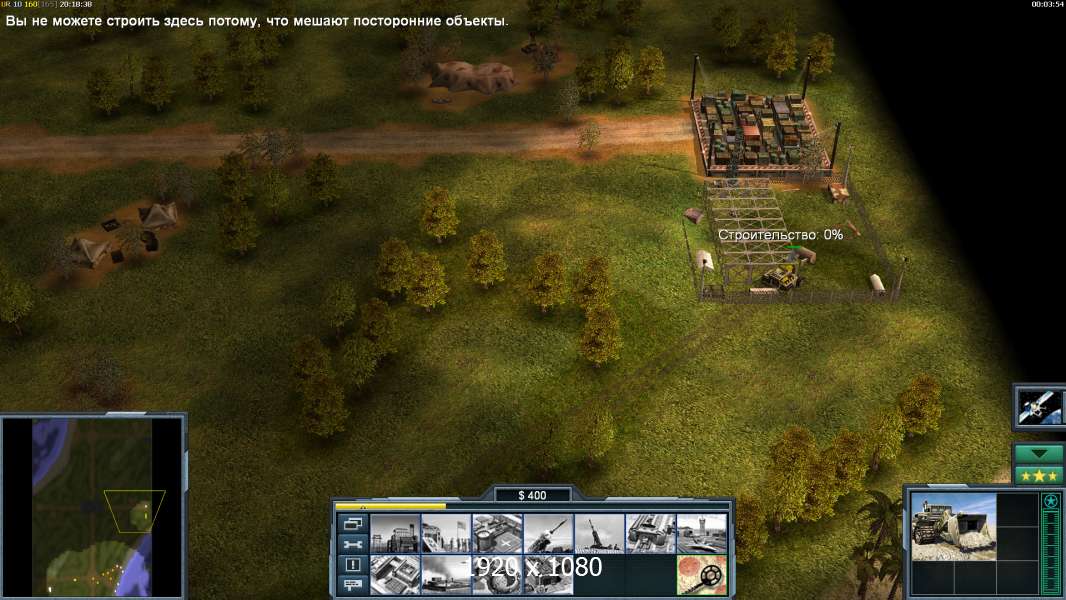Image resolution: width=1066 pixels, height=600 pixels.
Task: Click the green star rank emblem
Action: coord(1050,502)
